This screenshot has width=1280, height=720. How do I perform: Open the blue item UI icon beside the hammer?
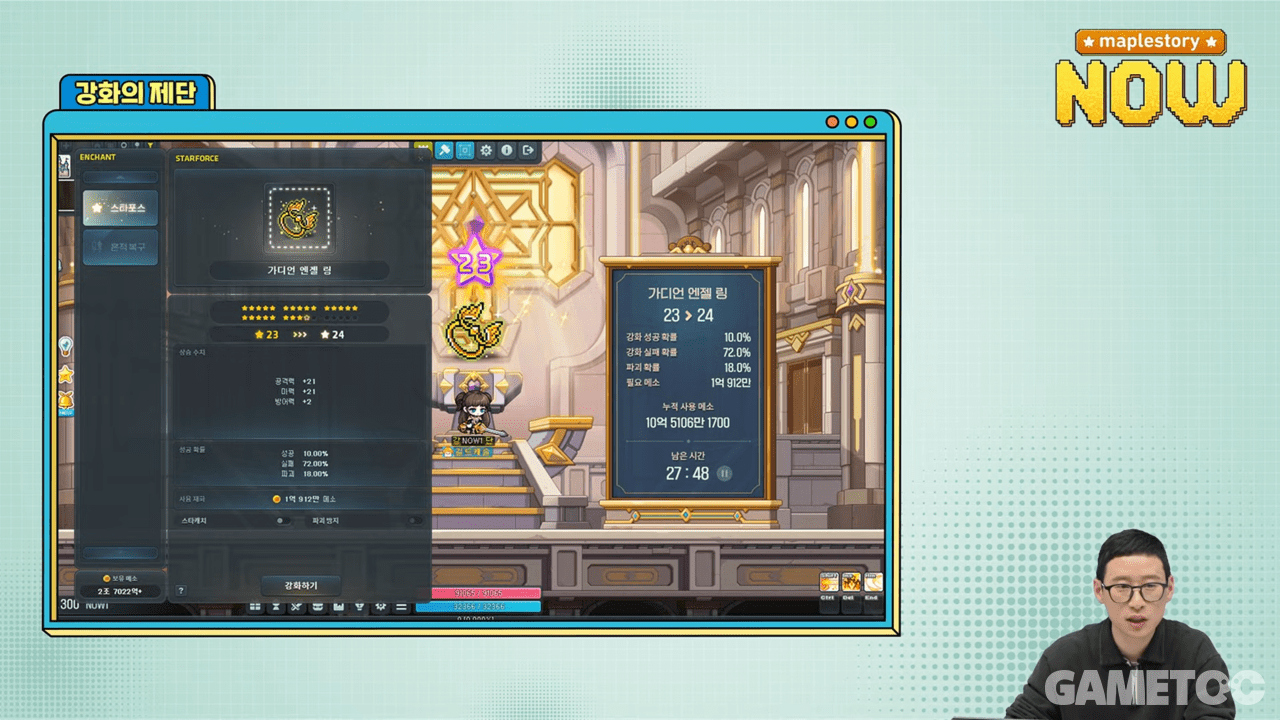pos(465,150)
